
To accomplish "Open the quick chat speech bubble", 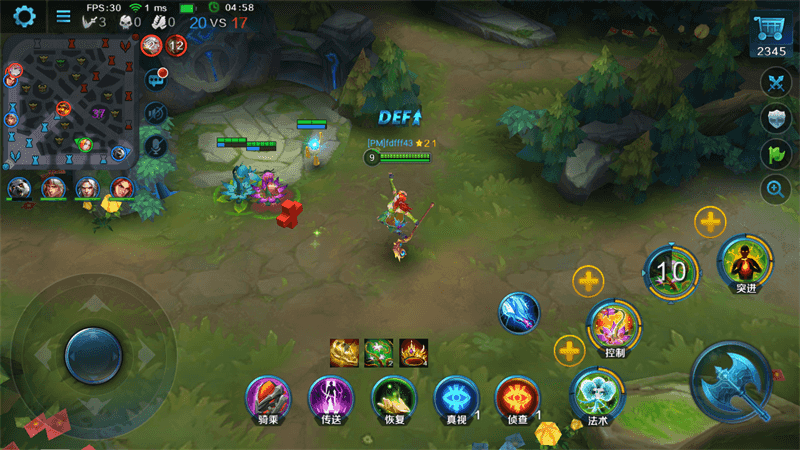I will click(156, 78).
